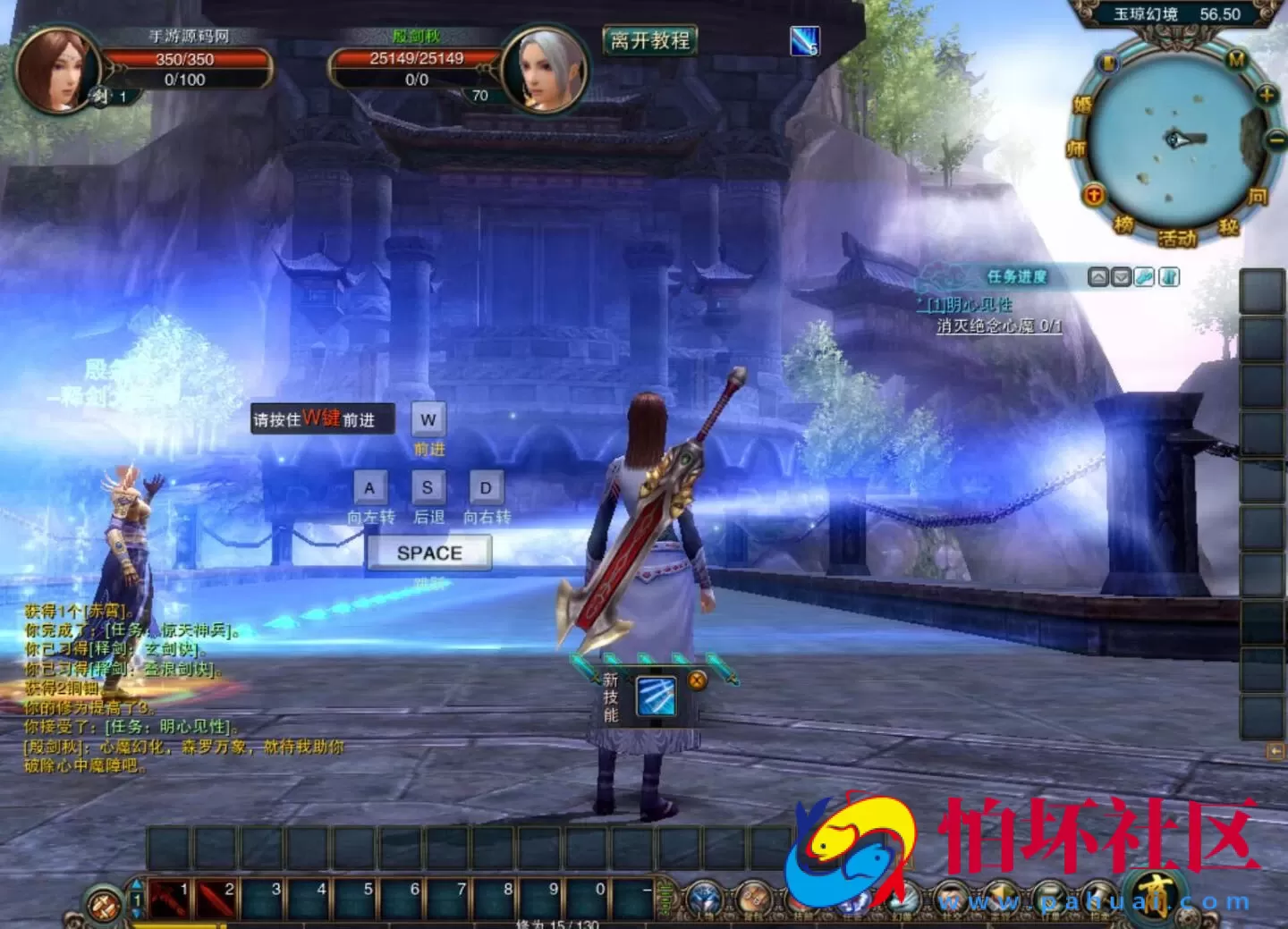1288x929 pixels.
Task: Show the 榜 rankings button
Action: pos(1123,224)
